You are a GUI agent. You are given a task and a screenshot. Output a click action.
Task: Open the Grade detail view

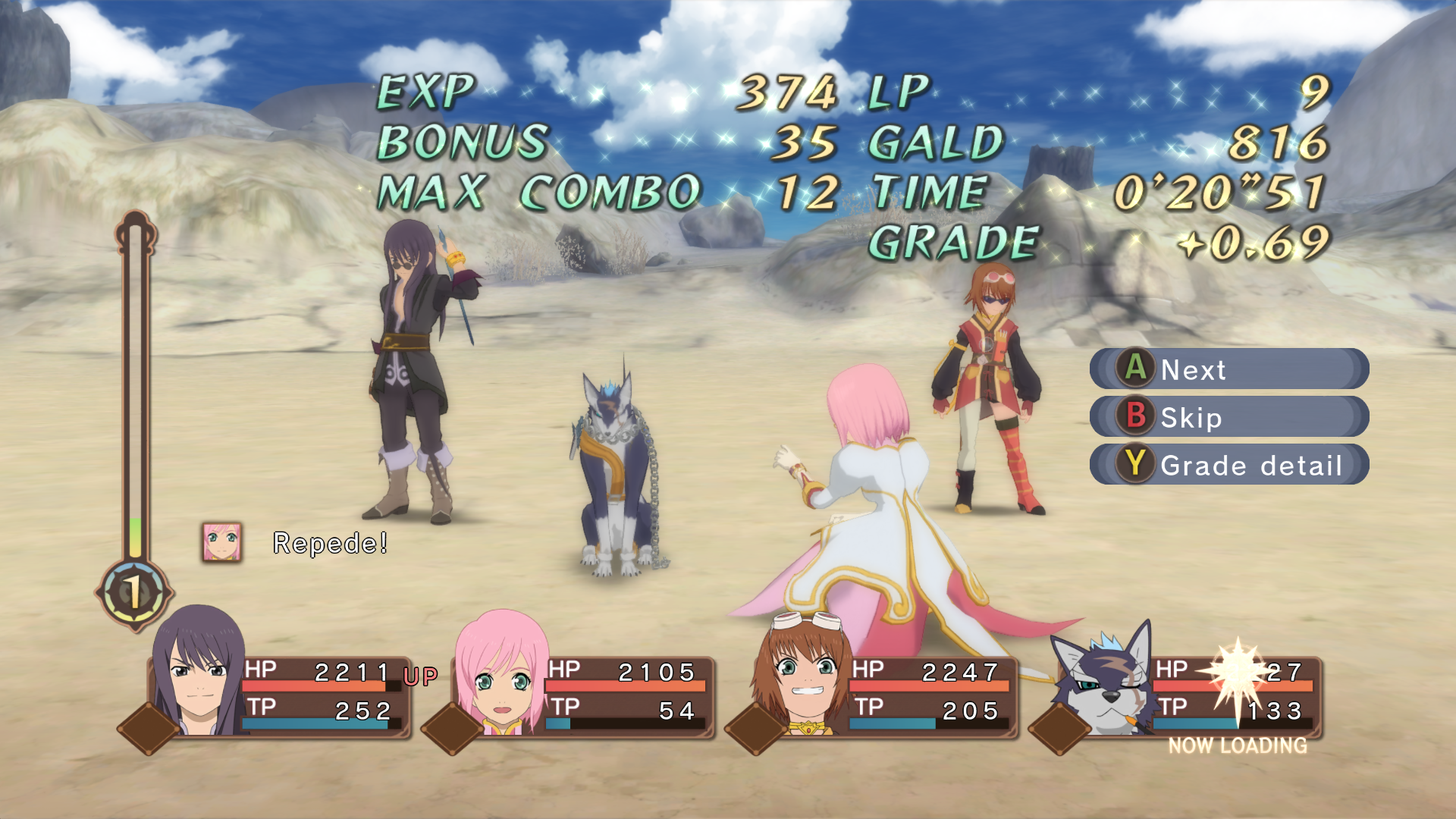point(1228,465)
